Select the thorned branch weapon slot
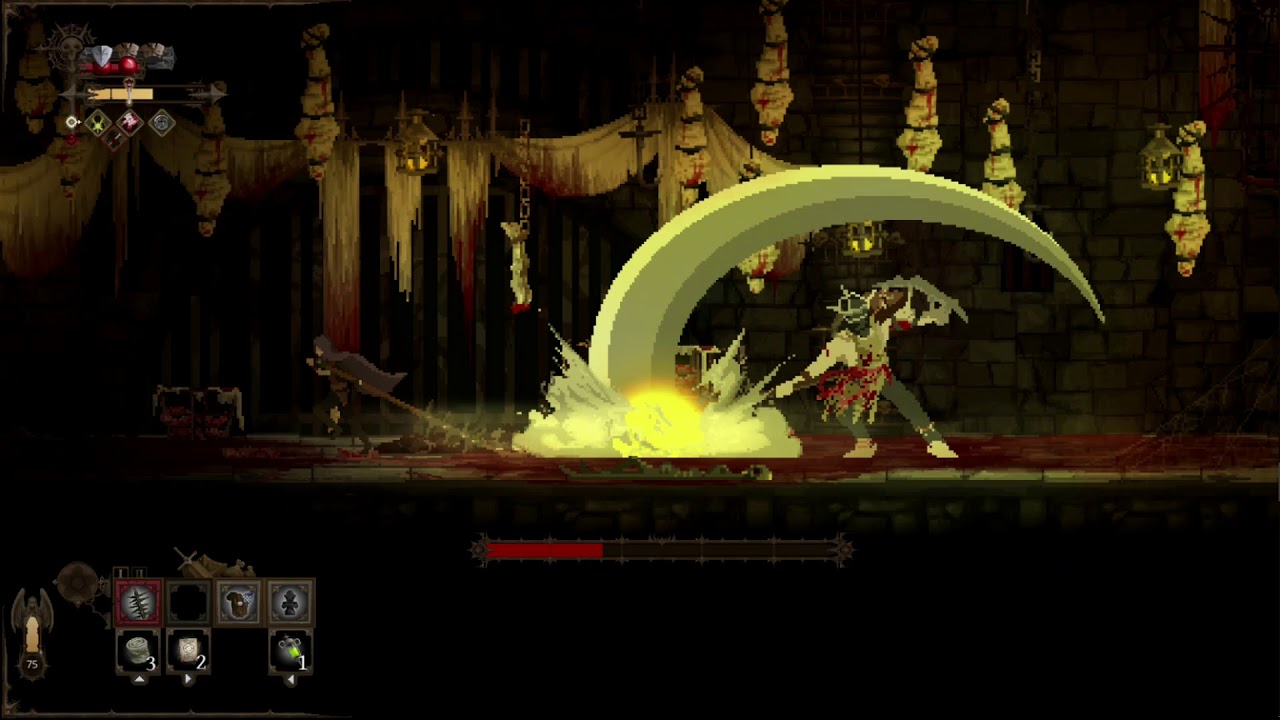Screen dimensions: 1280x720 139,603
